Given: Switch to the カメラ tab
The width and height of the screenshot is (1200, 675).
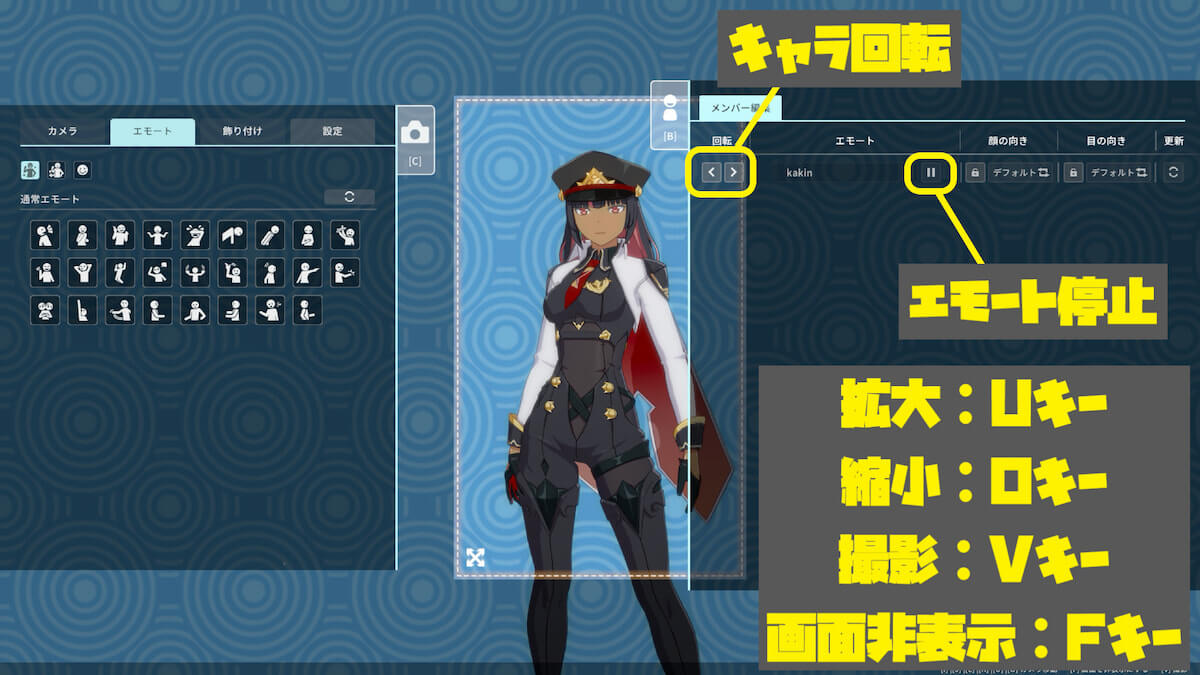Looking at the screenshot, I should [x=62, y=131].
